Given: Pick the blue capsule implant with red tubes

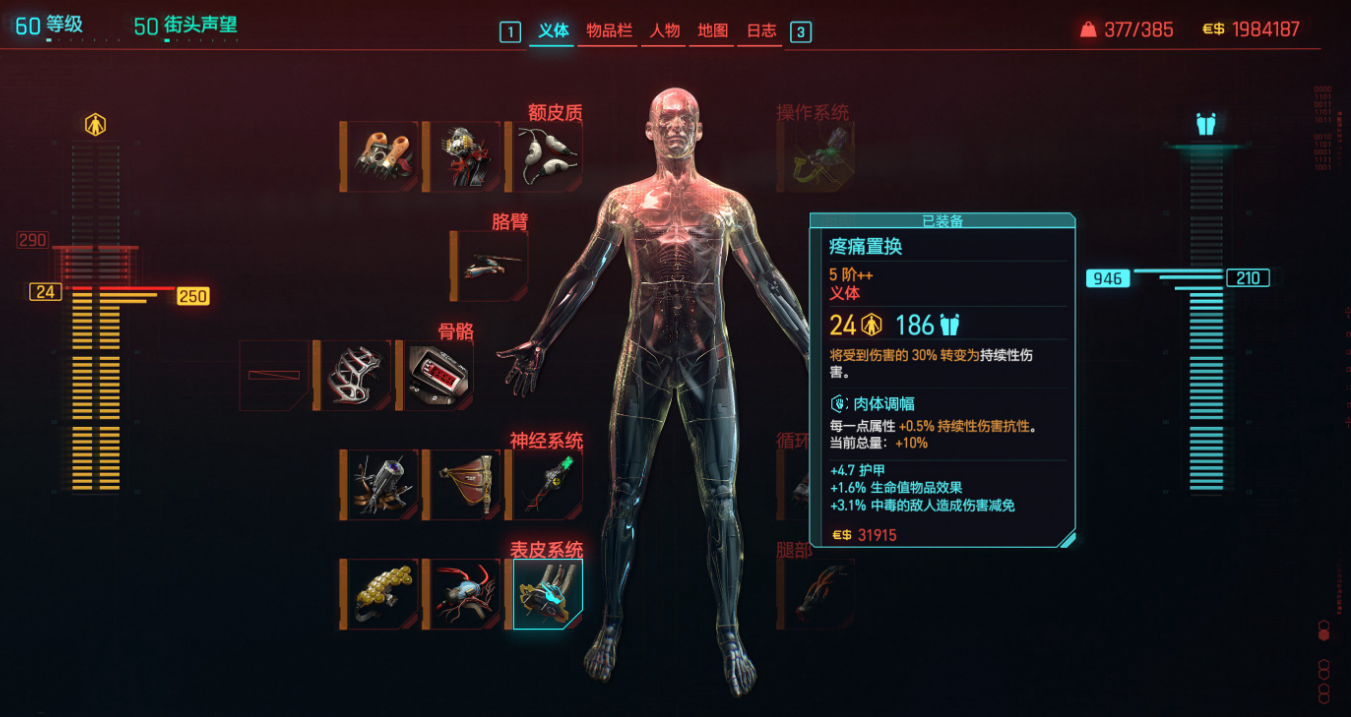Looking at the screenshot, I should 463,594.
